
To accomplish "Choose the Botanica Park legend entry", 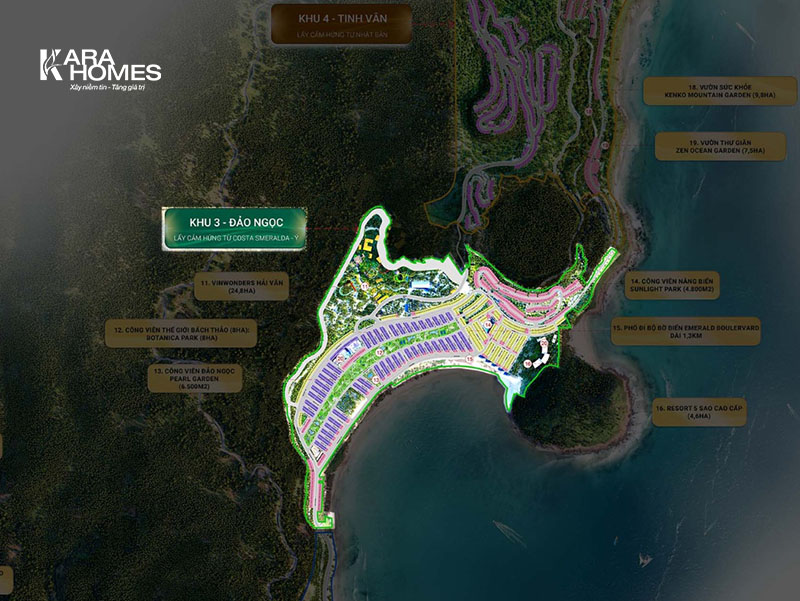I will point(181,333).
